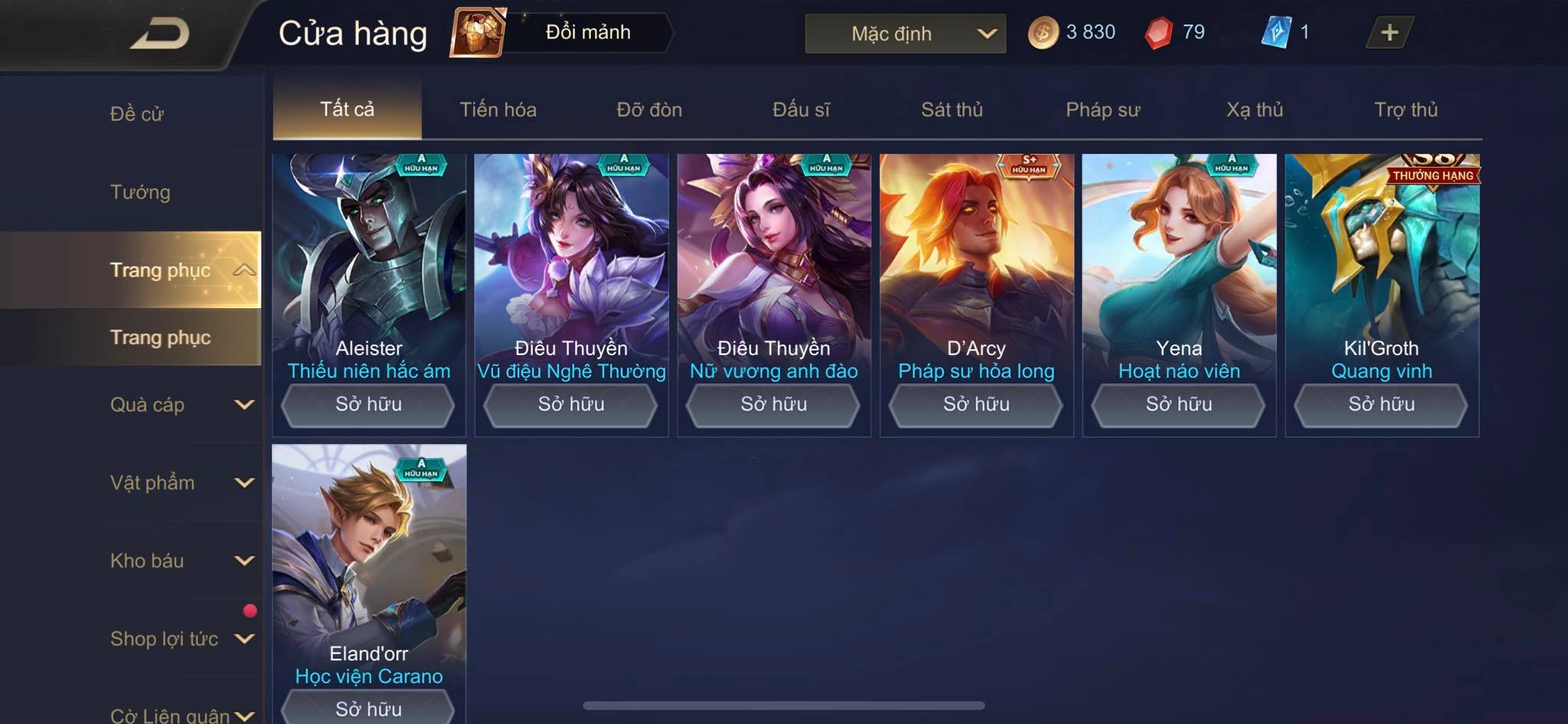Image resolution: width=1568 pixels, height=724 pixels.
Task: Click Sở hữu under Yena Hoạt náo viên
Action: [1178, 404]
